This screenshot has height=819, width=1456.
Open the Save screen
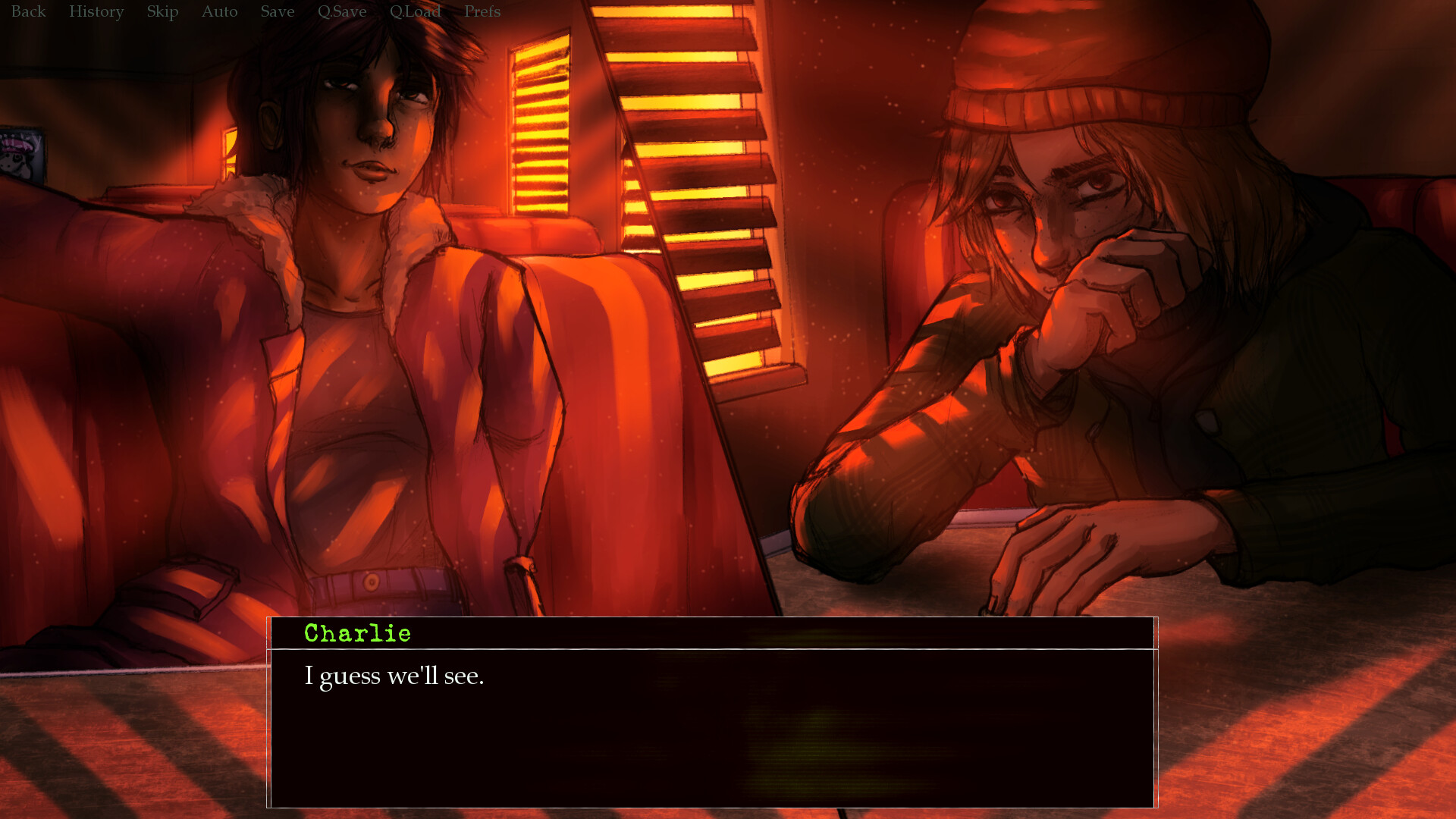[276, 11]
